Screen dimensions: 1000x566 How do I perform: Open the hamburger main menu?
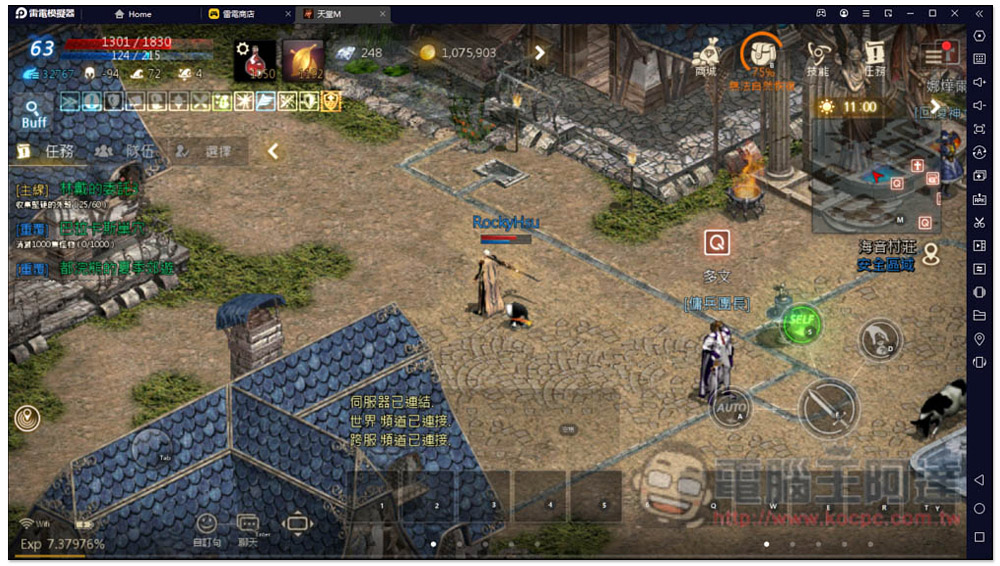(x=940, y=53)
